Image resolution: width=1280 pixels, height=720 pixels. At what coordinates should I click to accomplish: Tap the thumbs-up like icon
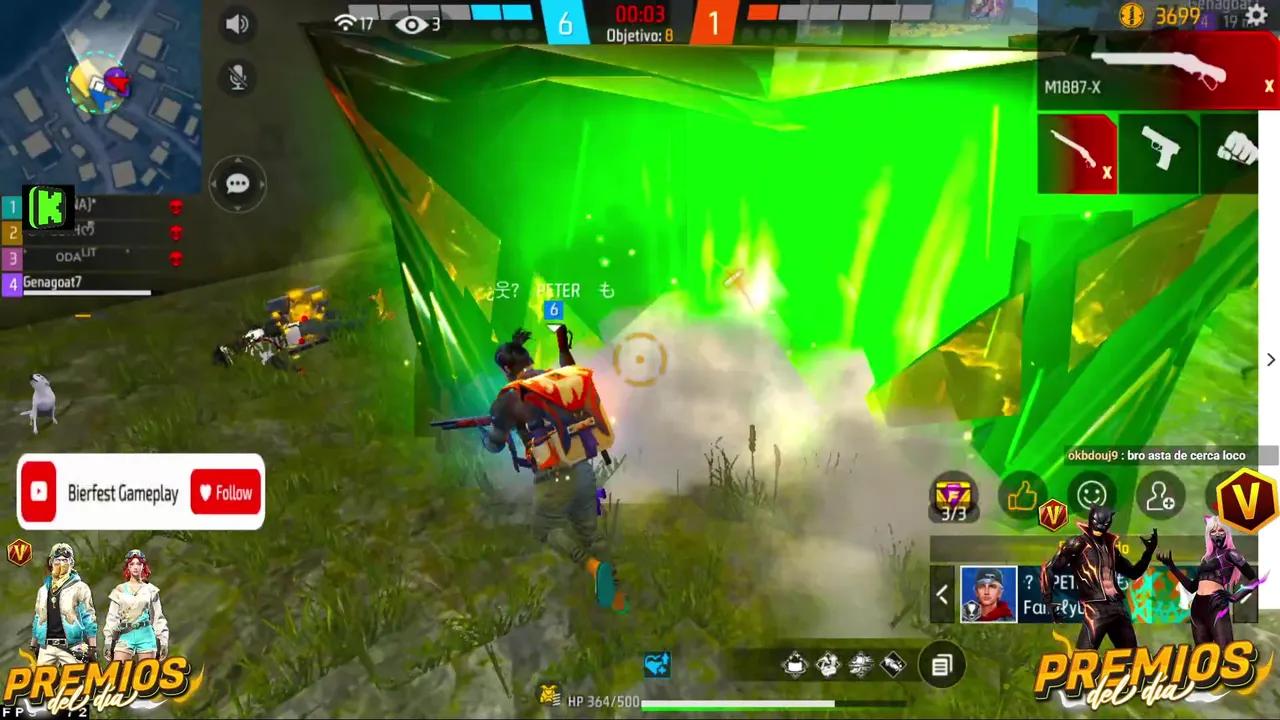(1021, 492)
